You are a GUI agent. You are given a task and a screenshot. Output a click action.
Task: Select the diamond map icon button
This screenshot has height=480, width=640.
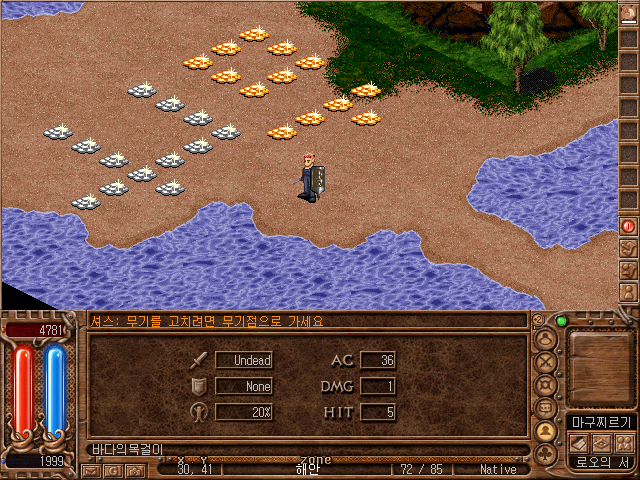(x=600, y=443)
